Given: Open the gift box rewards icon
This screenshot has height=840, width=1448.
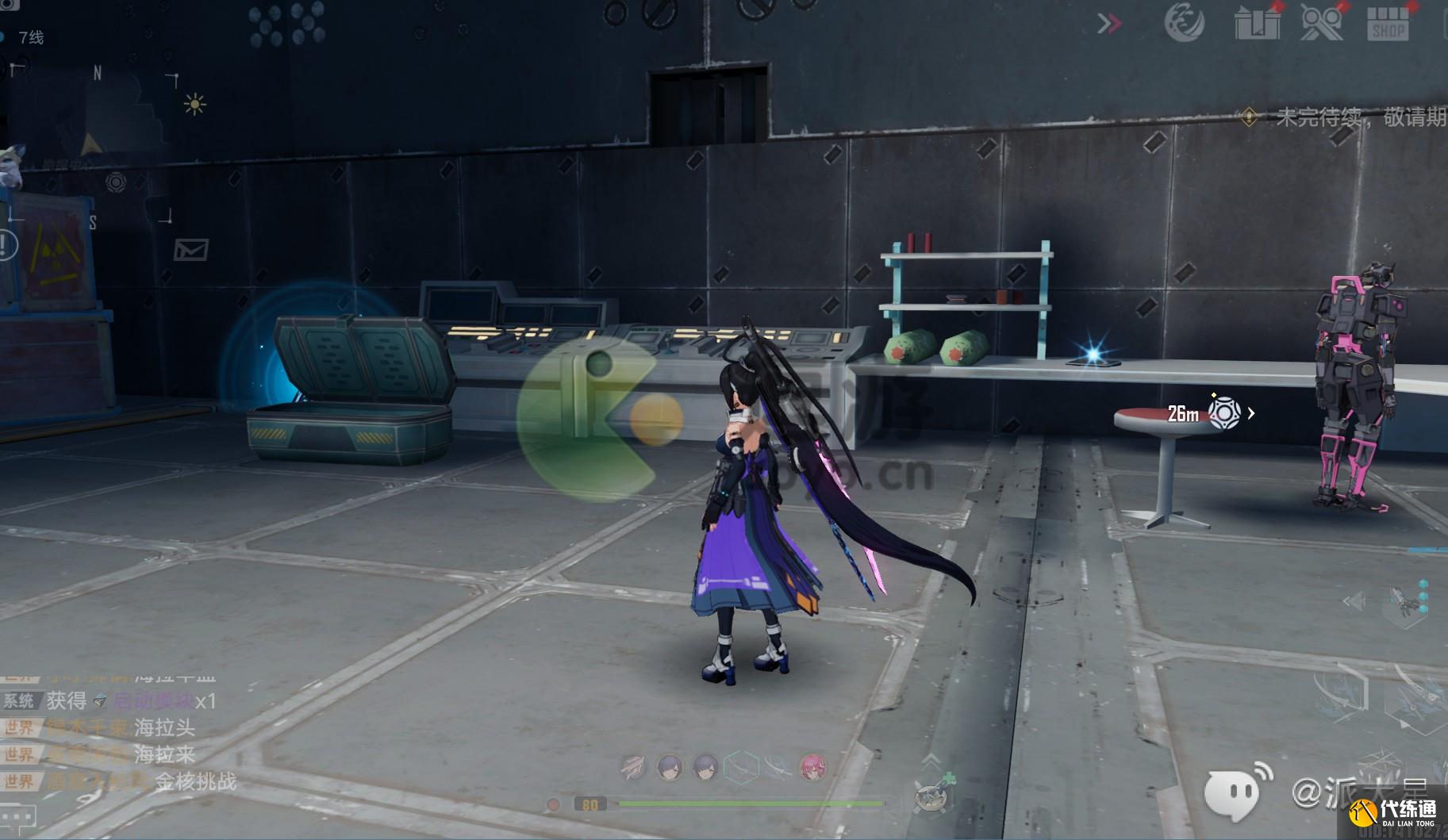Looking at the screenshot, I should point(1257,23).
